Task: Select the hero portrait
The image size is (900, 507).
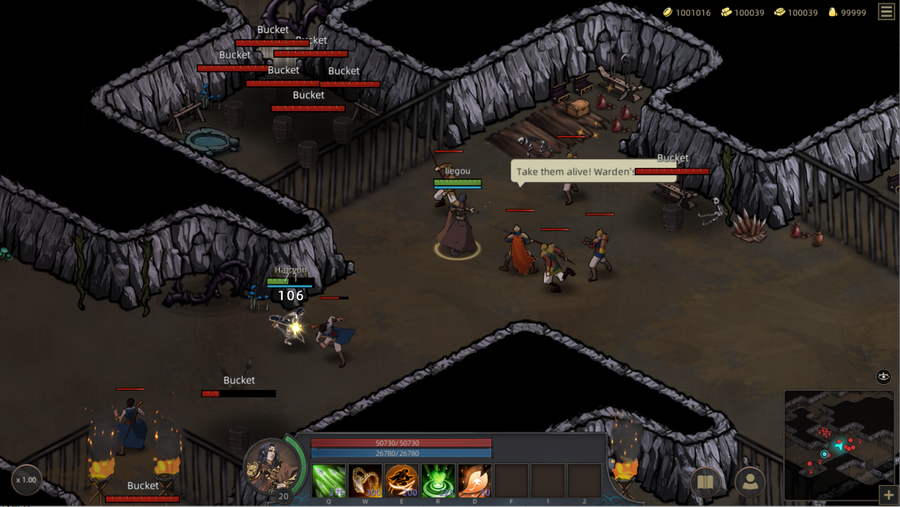Action: coord(270,466)
